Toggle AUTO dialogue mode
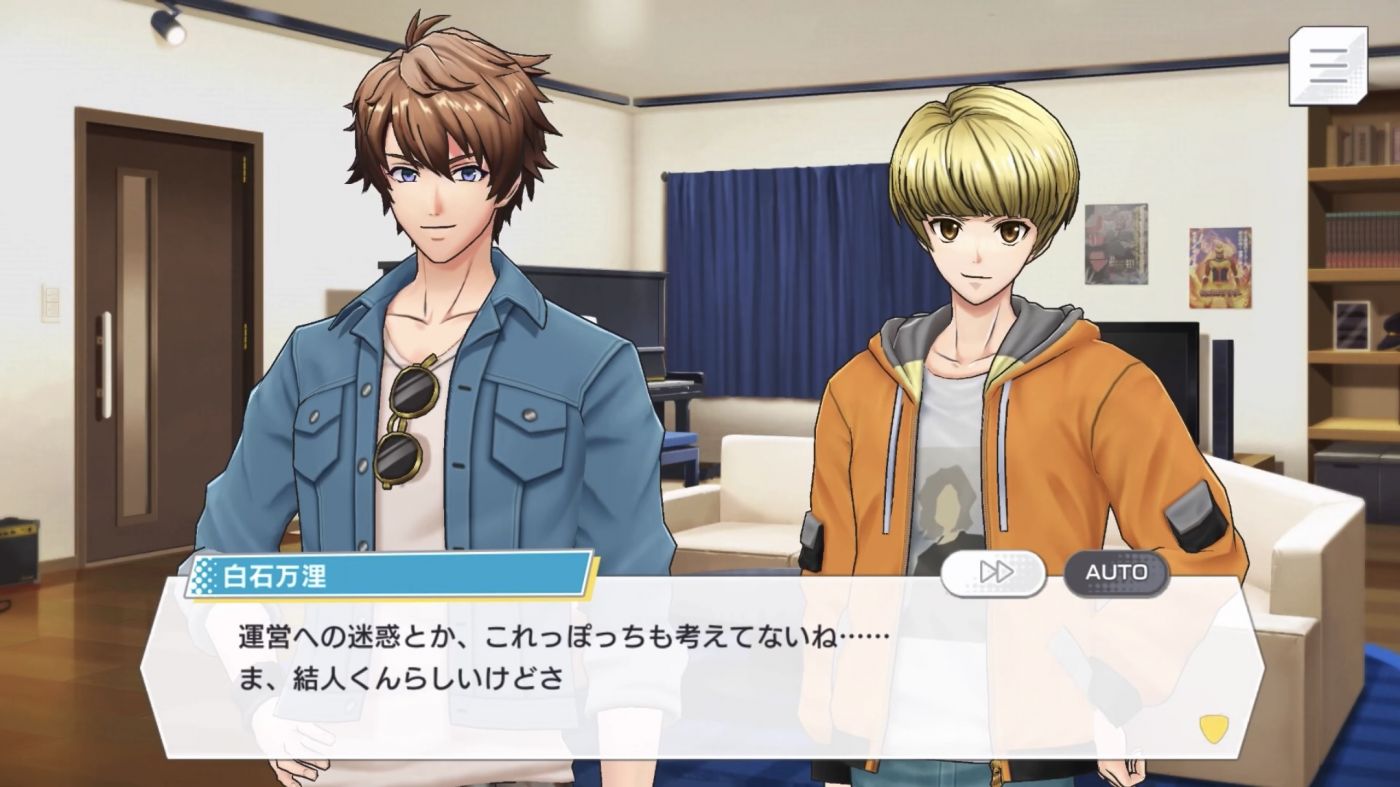Image resolution: width=1400 pixels, height=787 pixels. [1116, 572]
